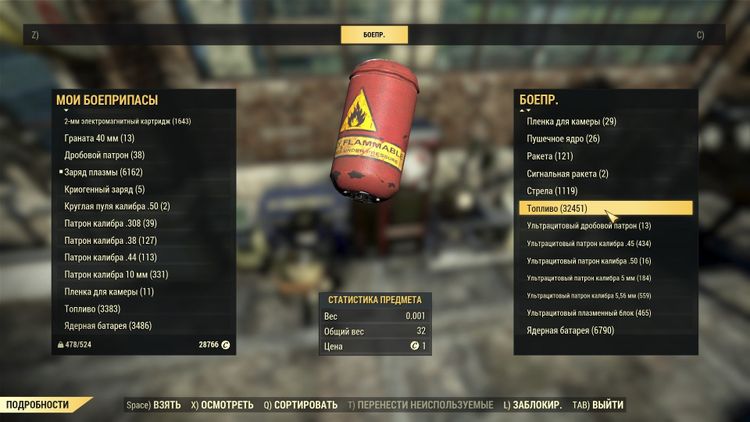The image size is (750, 422).
Task: Select 2-мм электромагнитный картридж (1643) row
Action: (127, 121)
